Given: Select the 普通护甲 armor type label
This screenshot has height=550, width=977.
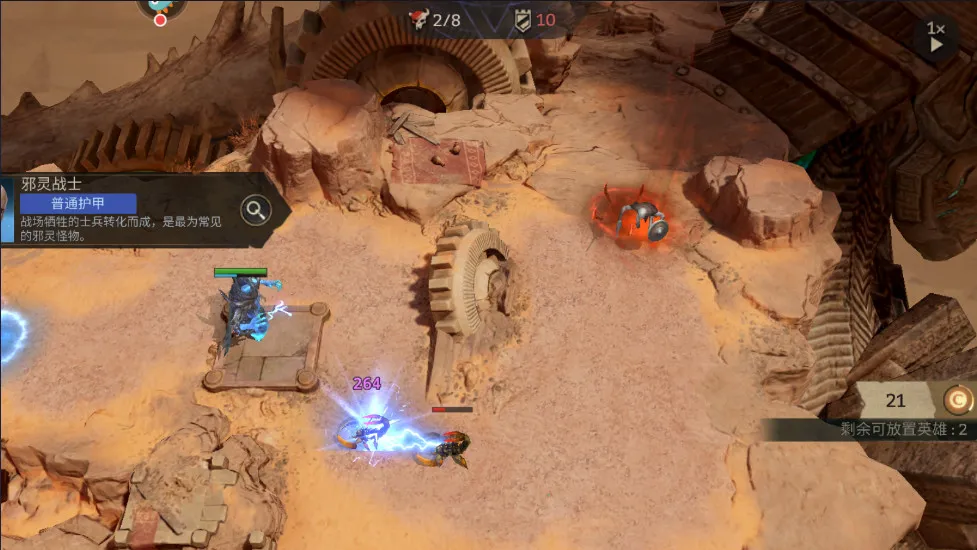Looking at the screenshot, I should point(78,203).
